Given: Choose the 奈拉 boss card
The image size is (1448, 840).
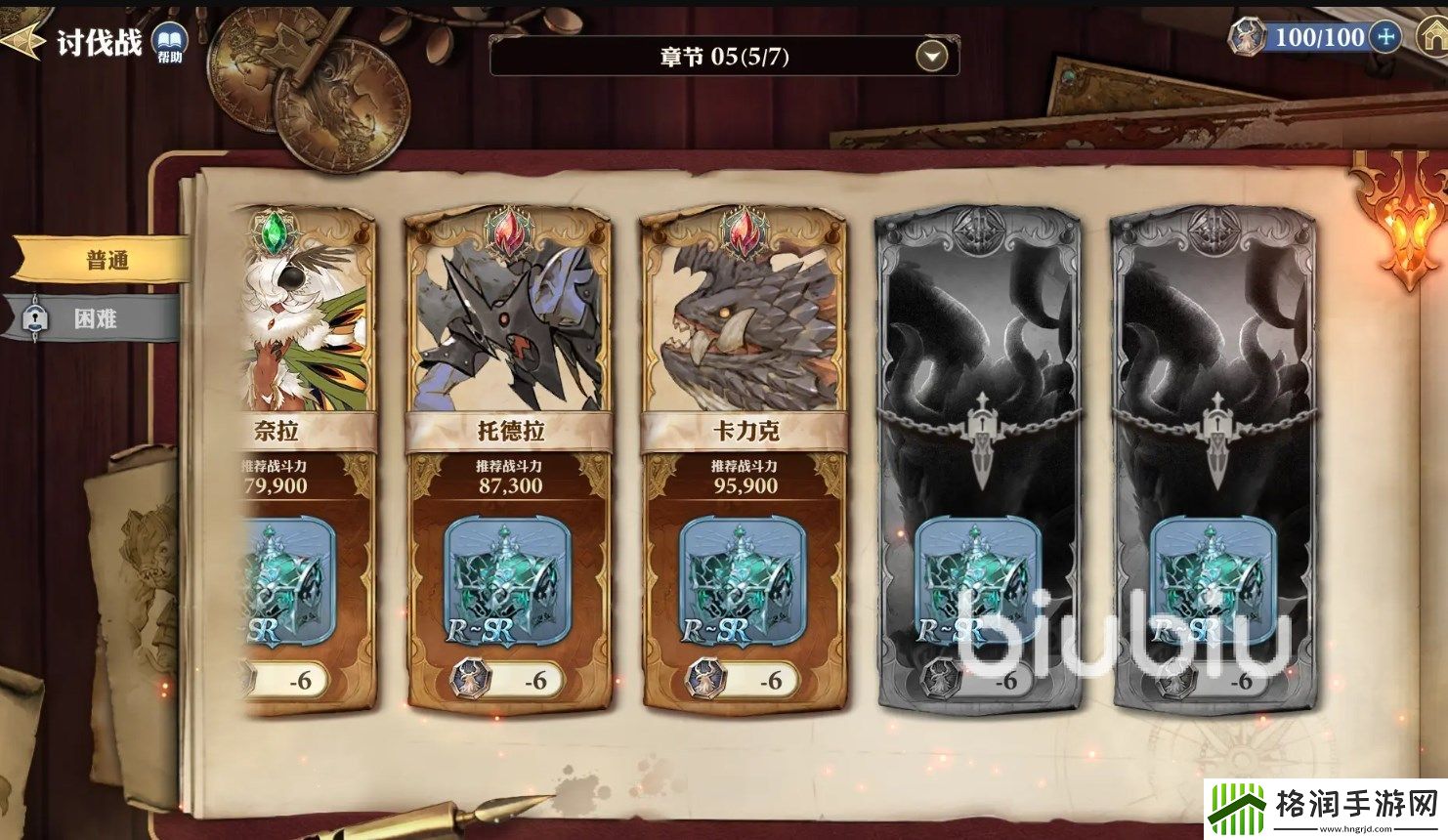Looking at the screenshot, I should point(307,322).
